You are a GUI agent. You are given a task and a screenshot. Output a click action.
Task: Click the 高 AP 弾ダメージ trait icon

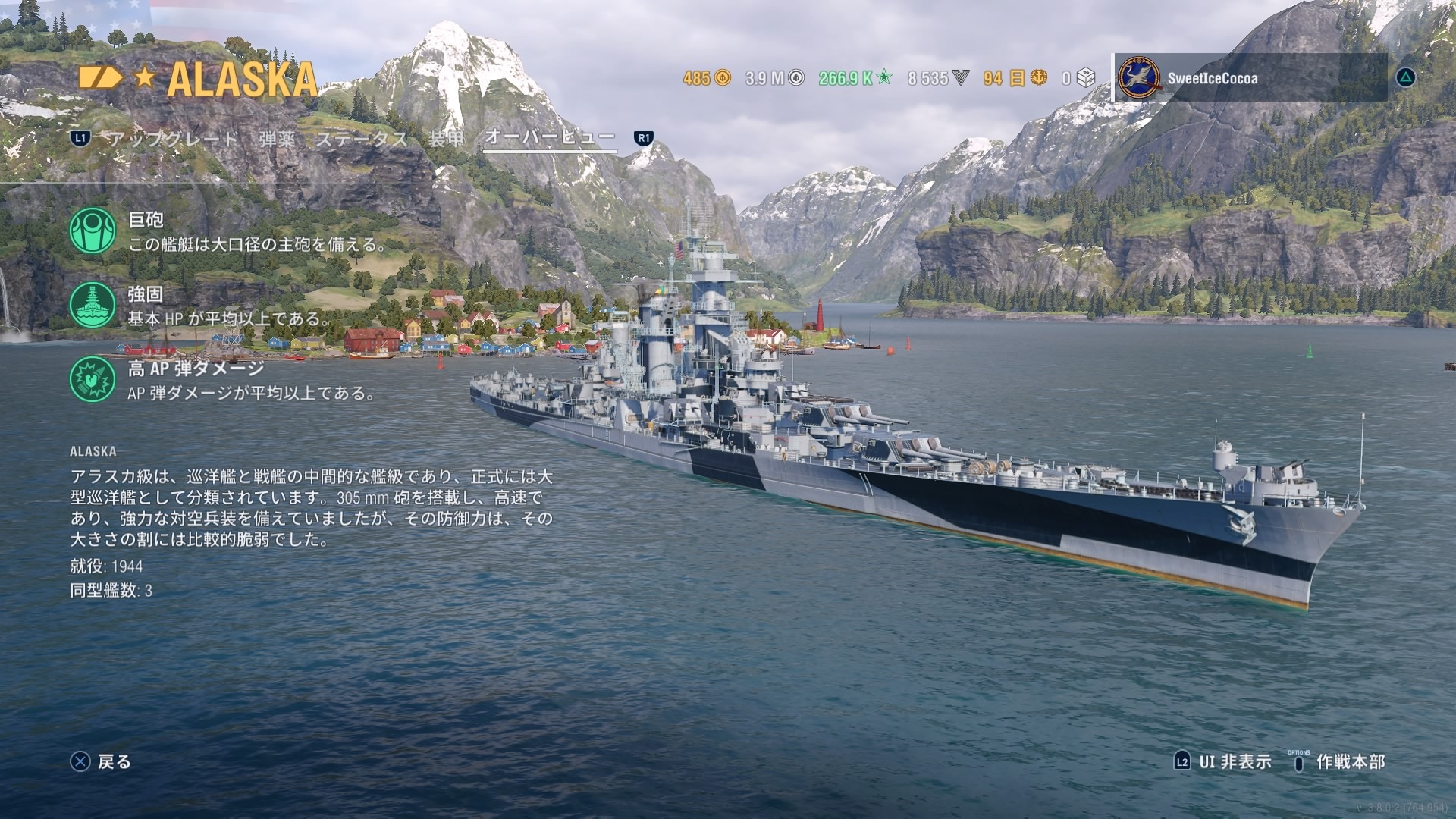pyautogui.click(x=93, y=379)
